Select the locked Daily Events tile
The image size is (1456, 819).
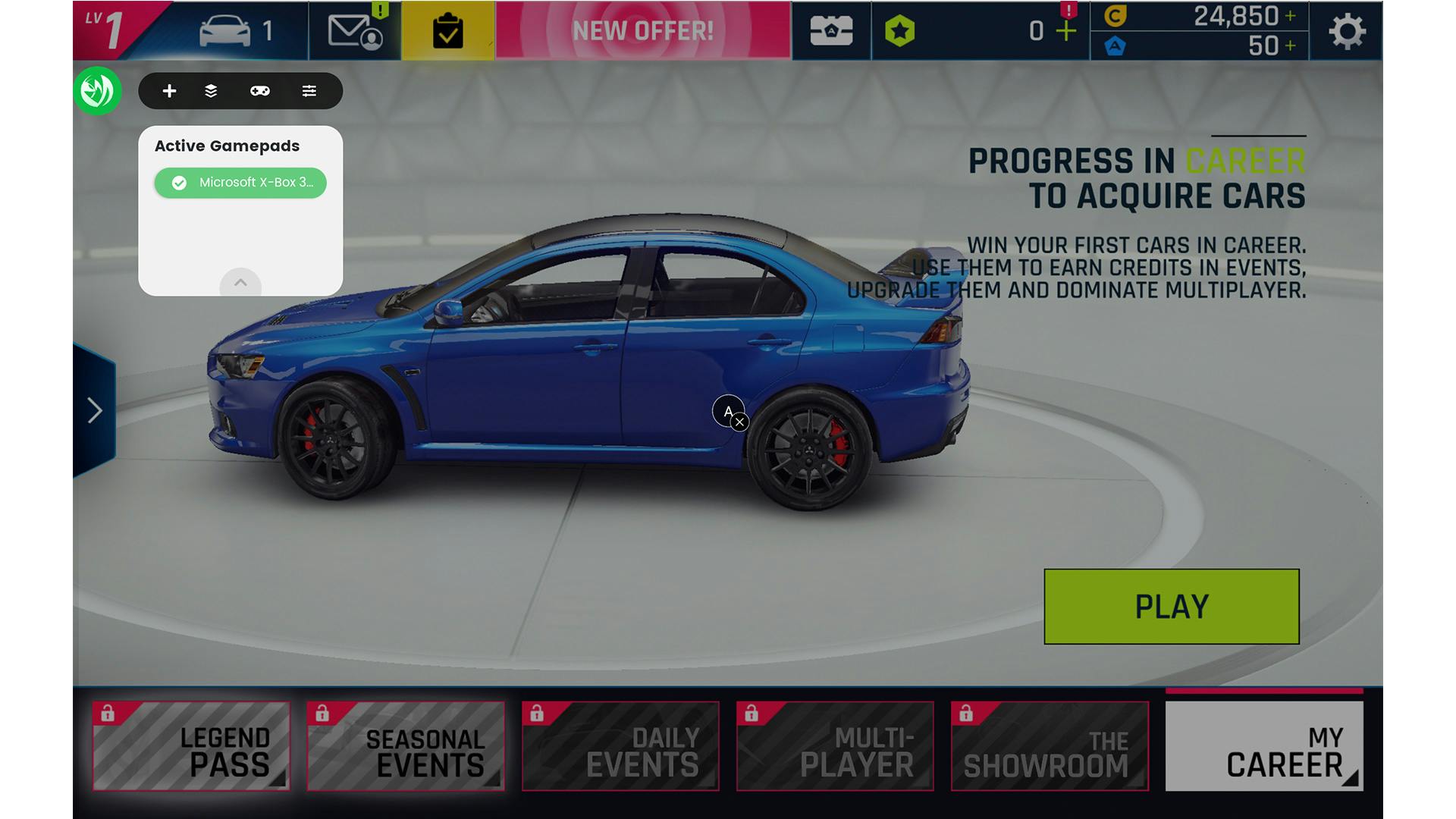pyautogui.click(x=620, y=746)
